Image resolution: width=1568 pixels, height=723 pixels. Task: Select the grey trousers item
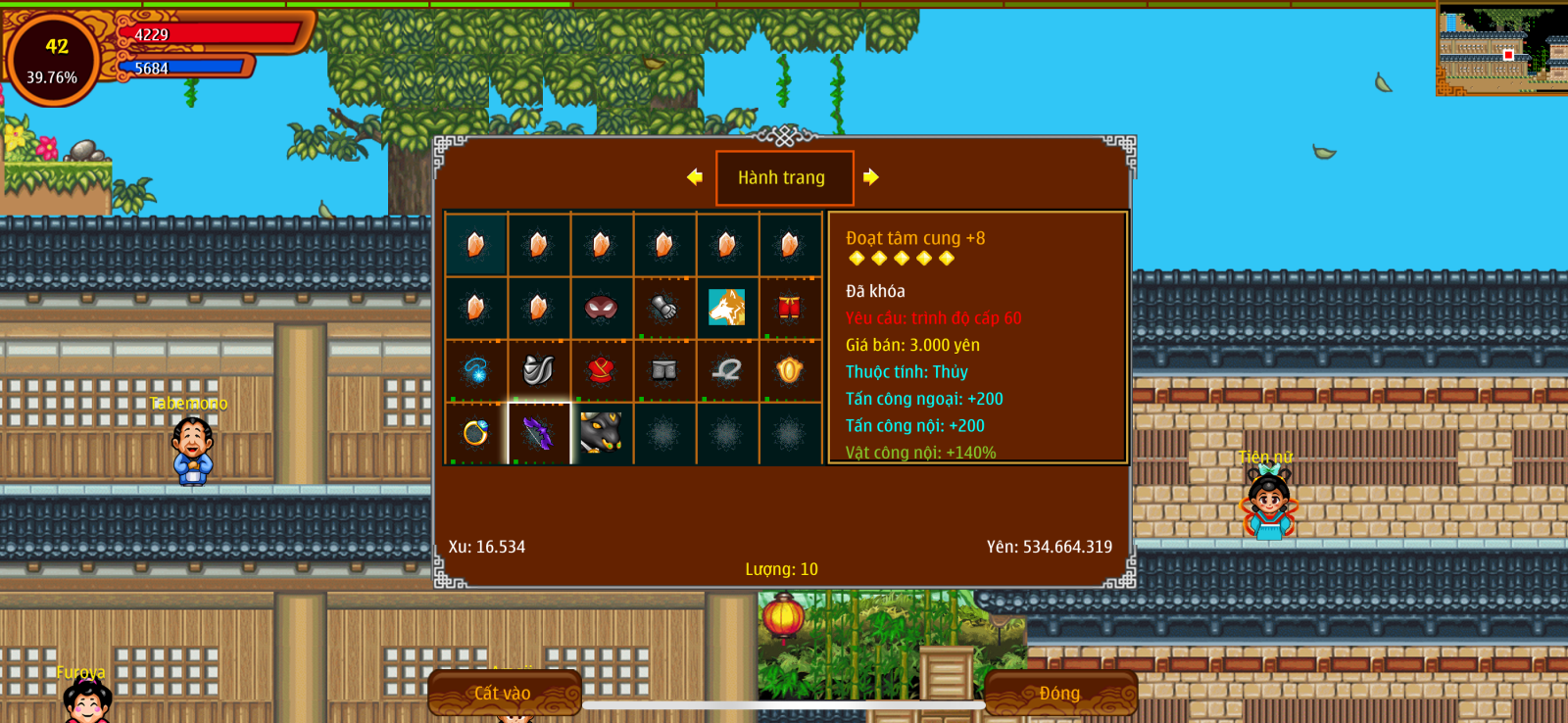[663, 370]
